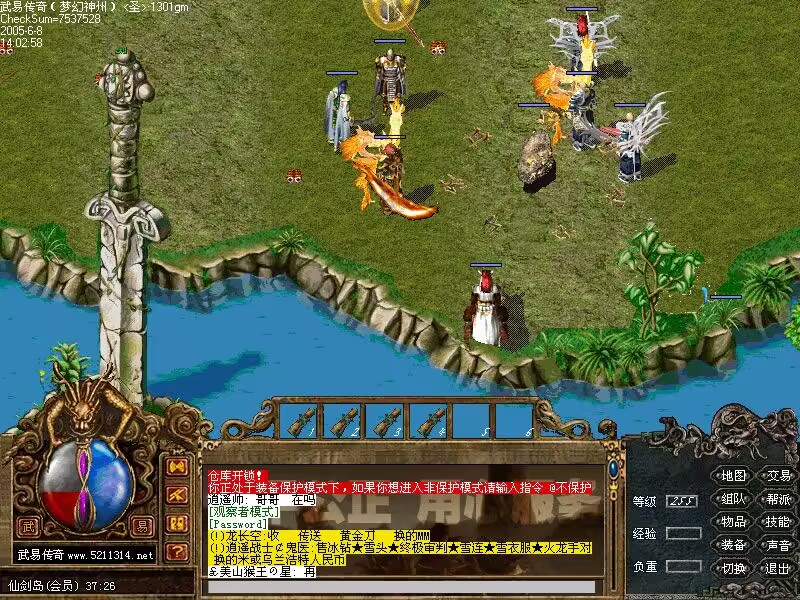
Task: Select the 组队 team button
Action: (734, 498)
